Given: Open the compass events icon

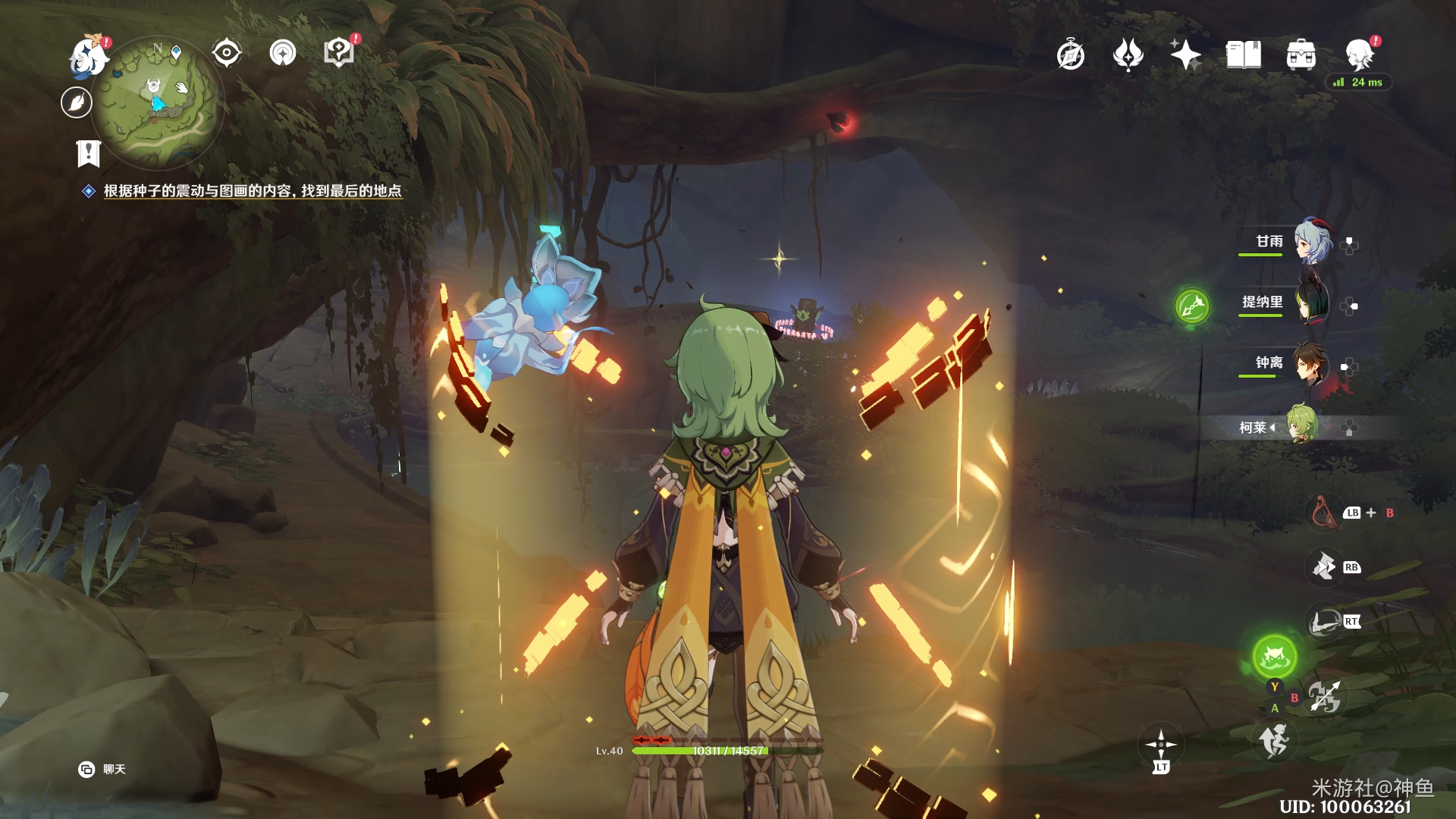Looking at the screenshot, I should click(x=1070, y=55).
